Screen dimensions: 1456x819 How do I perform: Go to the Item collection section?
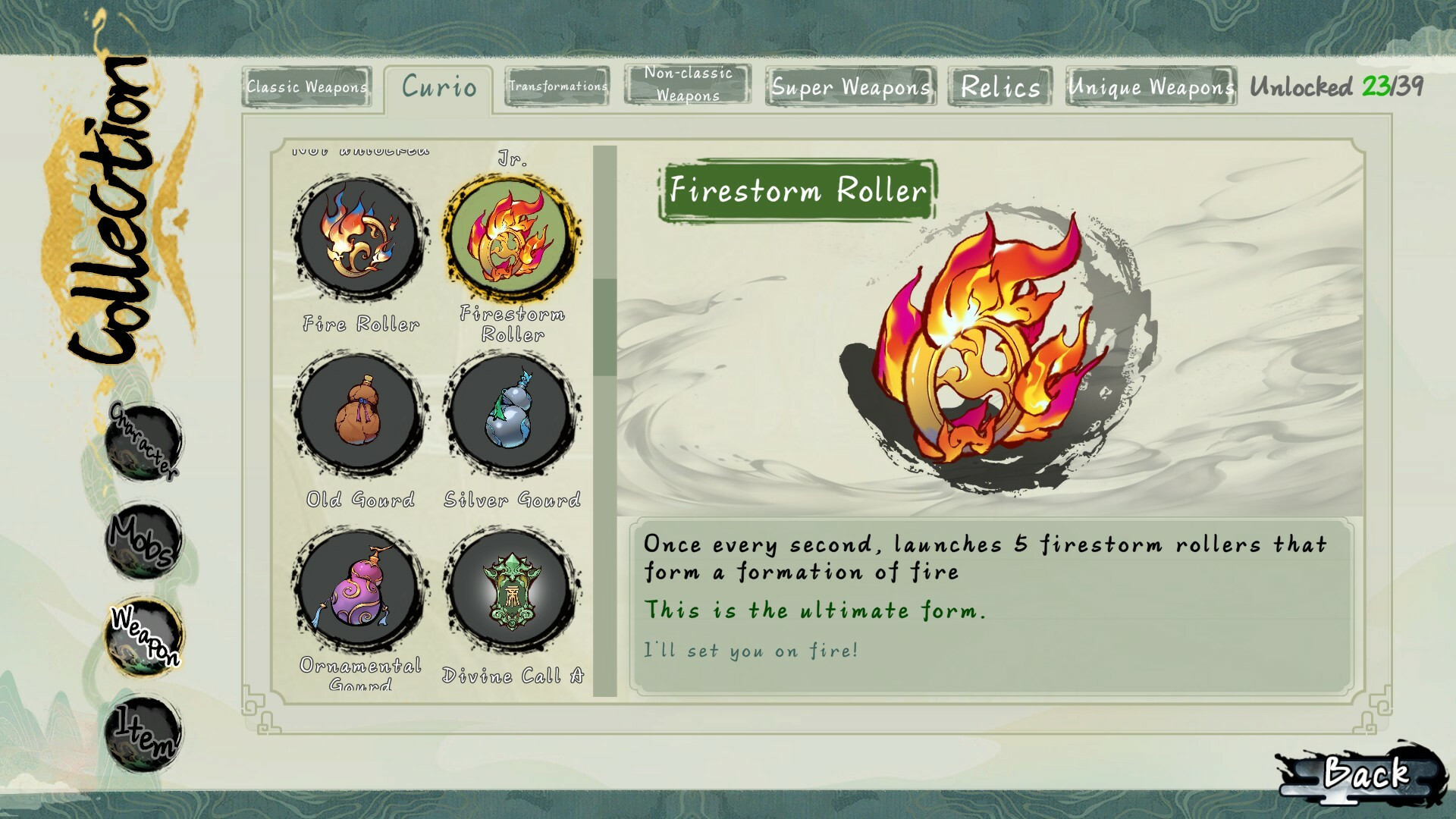coord(143,733)
